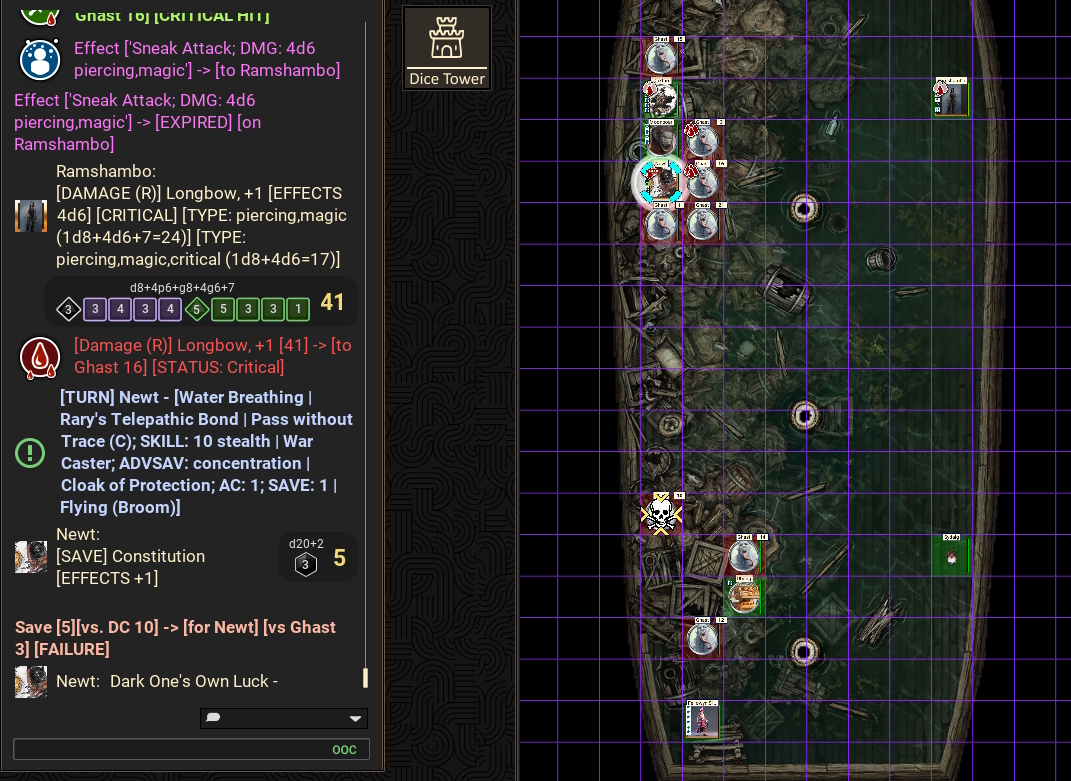The image size is (1071, 781).
Task: Select the cyan-ringed active token on the map
Action: point(660,182)
